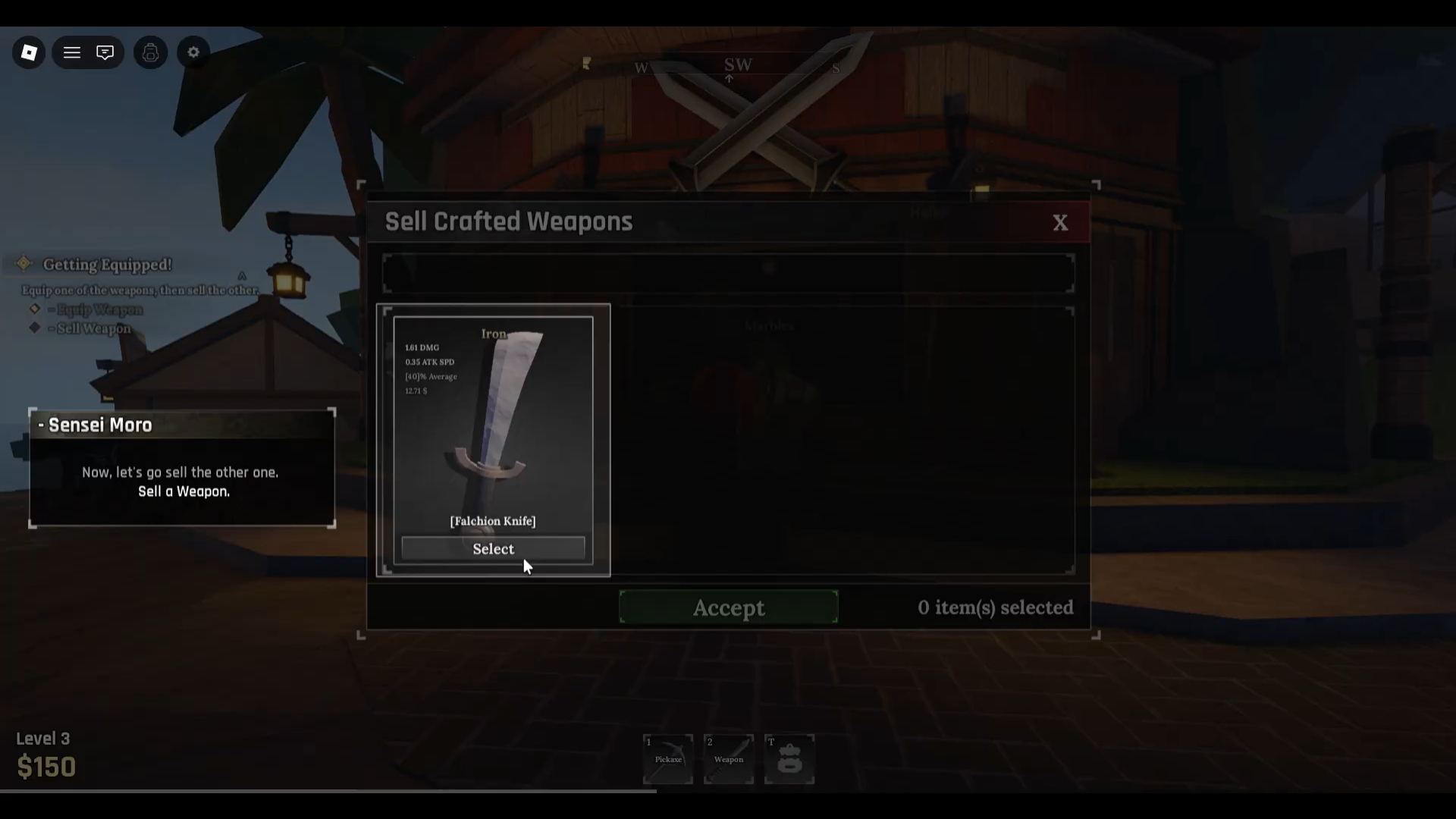This screenshot has height=819, width=1456.
Task: Toggle the Roblox chat window
Action: point(105,52)
